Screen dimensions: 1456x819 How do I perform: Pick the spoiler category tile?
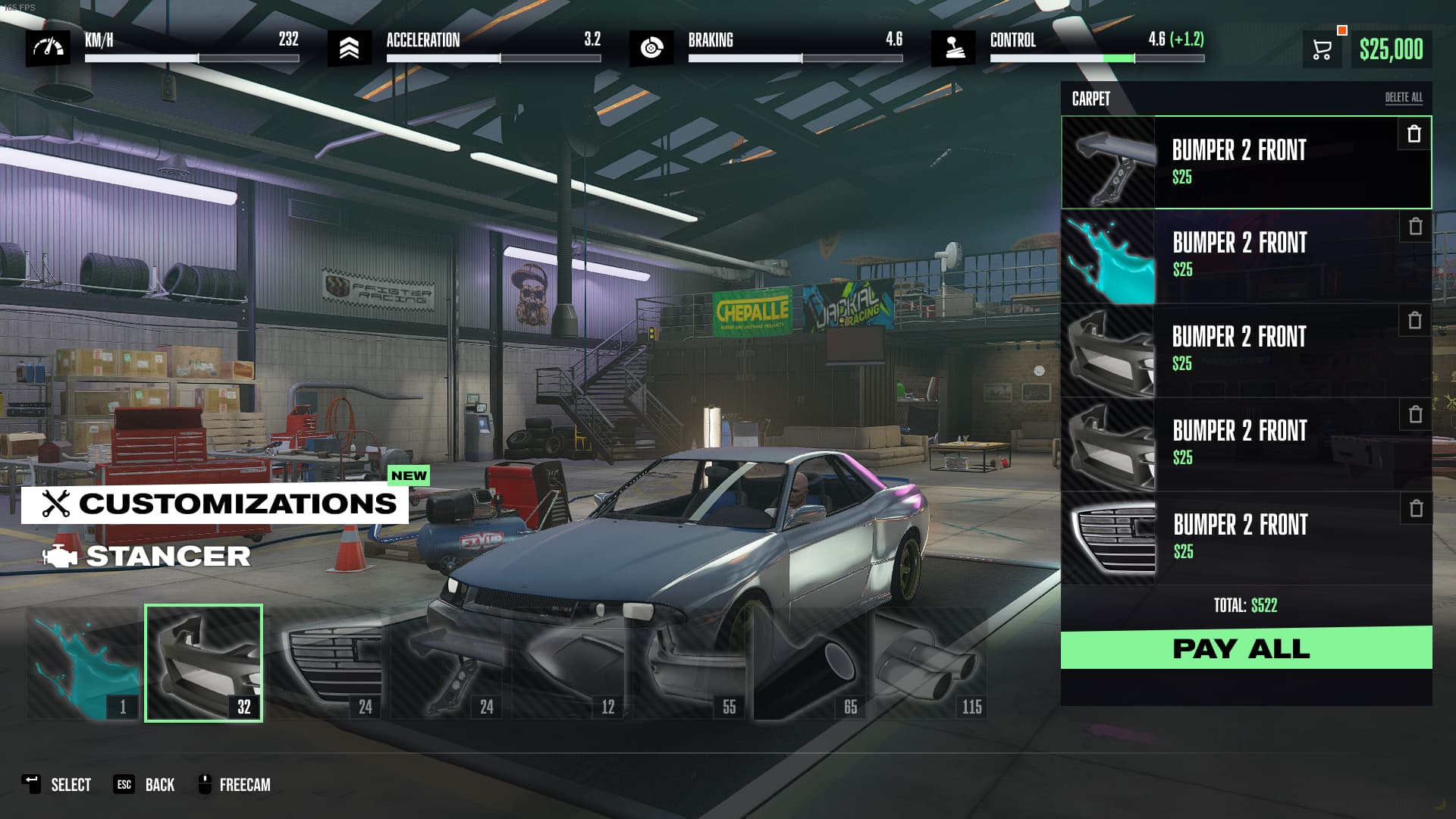point(447,664)
